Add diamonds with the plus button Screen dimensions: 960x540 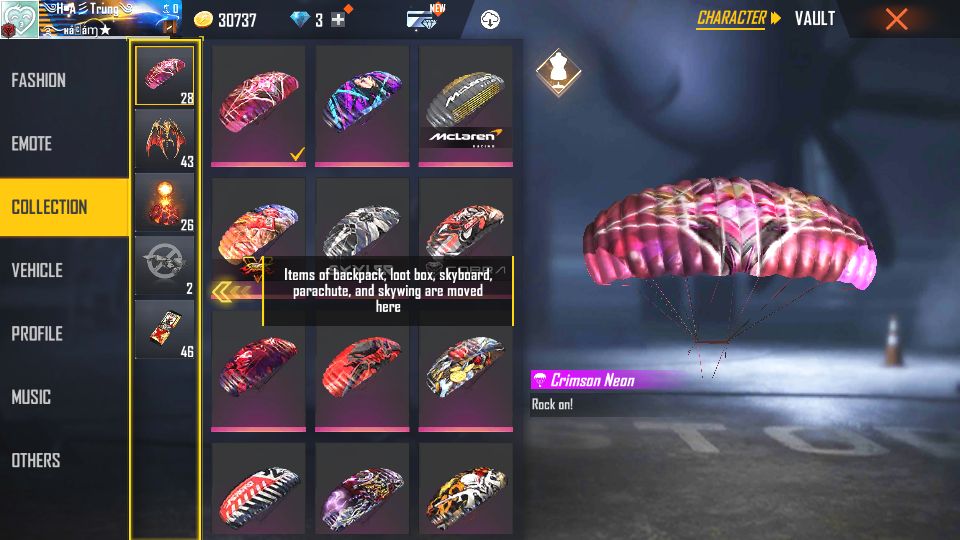click(x=338, y=20)
